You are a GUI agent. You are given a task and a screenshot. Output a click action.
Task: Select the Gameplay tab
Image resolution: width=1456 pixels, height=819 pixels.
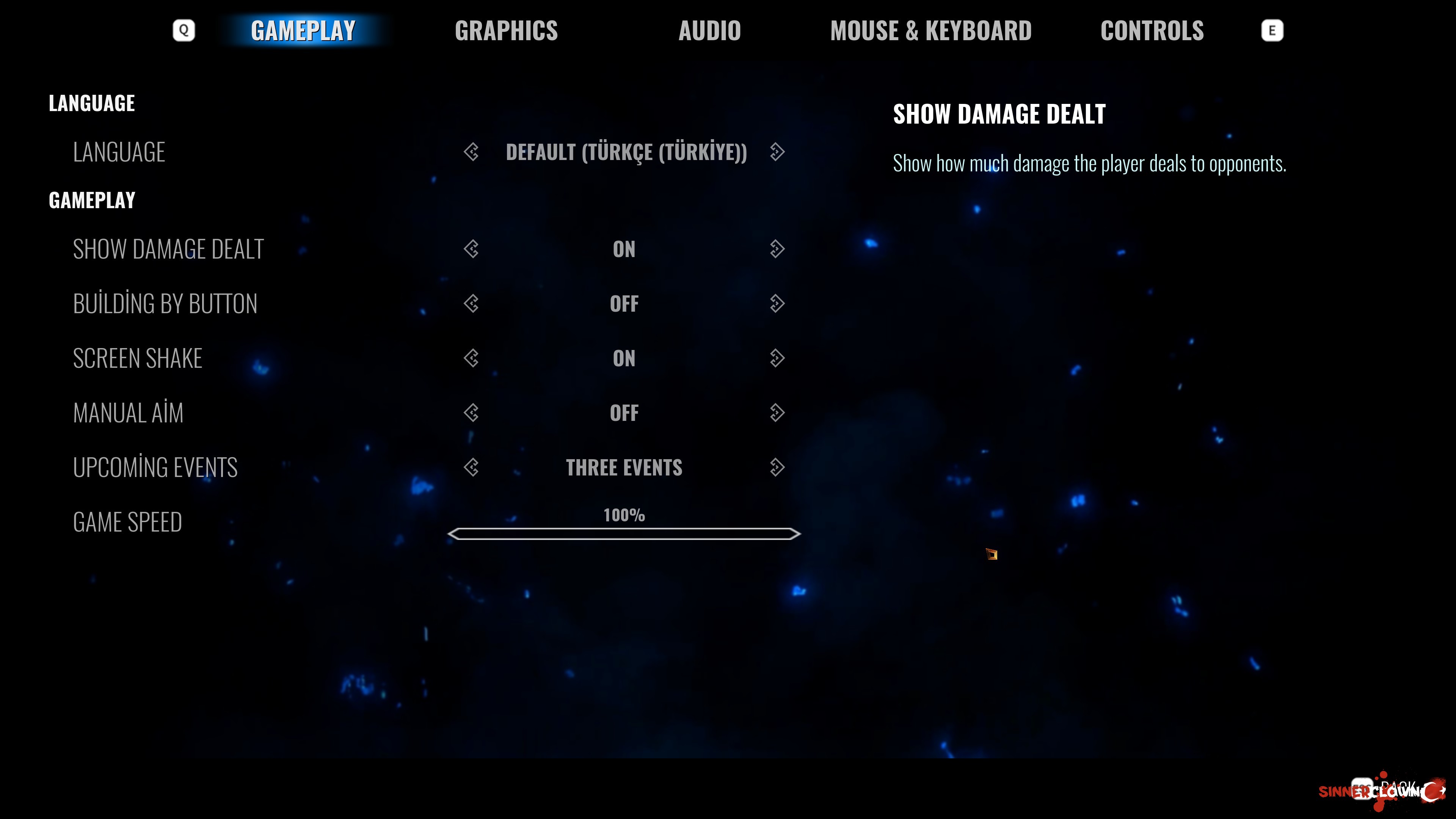tap(303, 30)
